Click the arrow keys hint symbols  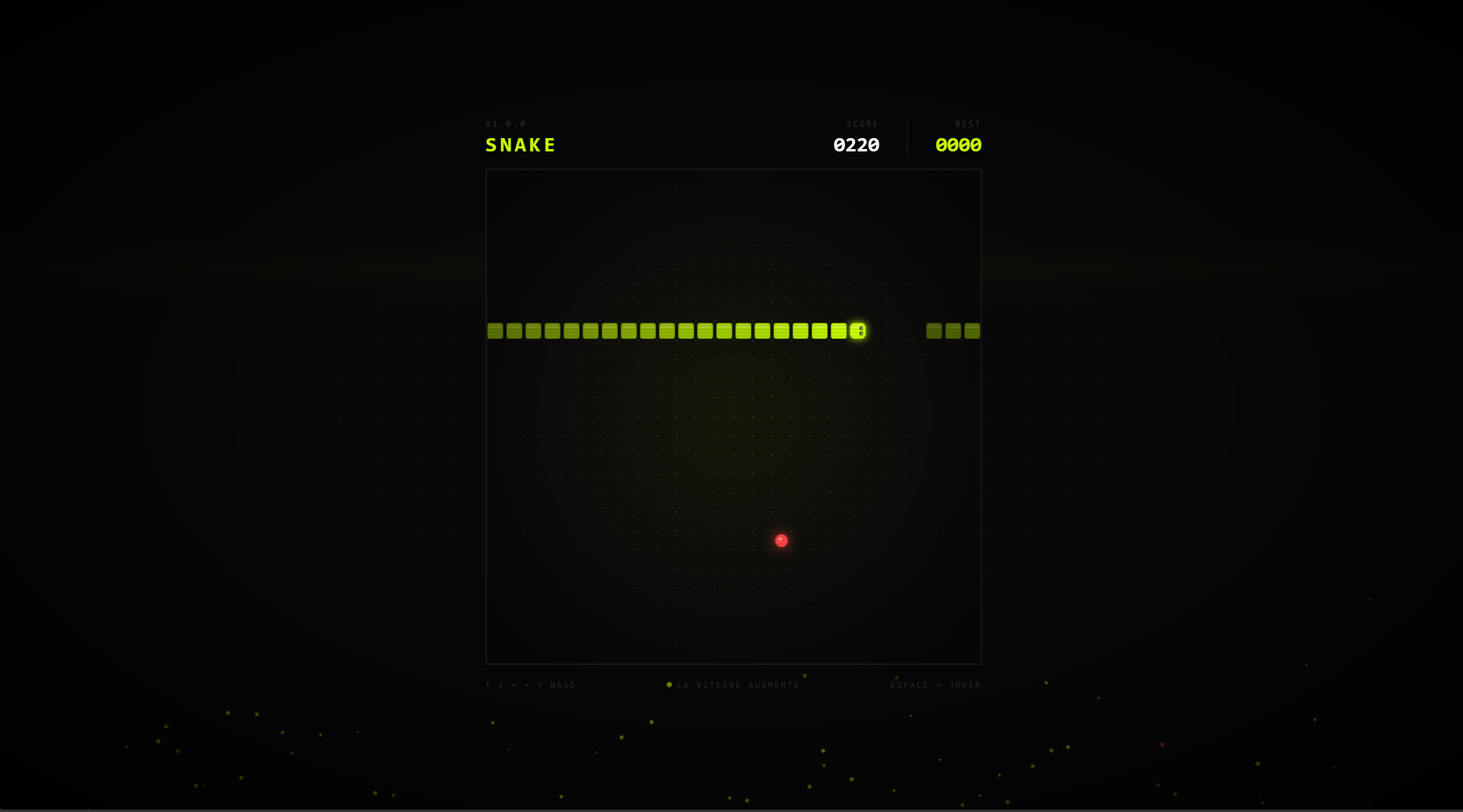coord(507,684)
